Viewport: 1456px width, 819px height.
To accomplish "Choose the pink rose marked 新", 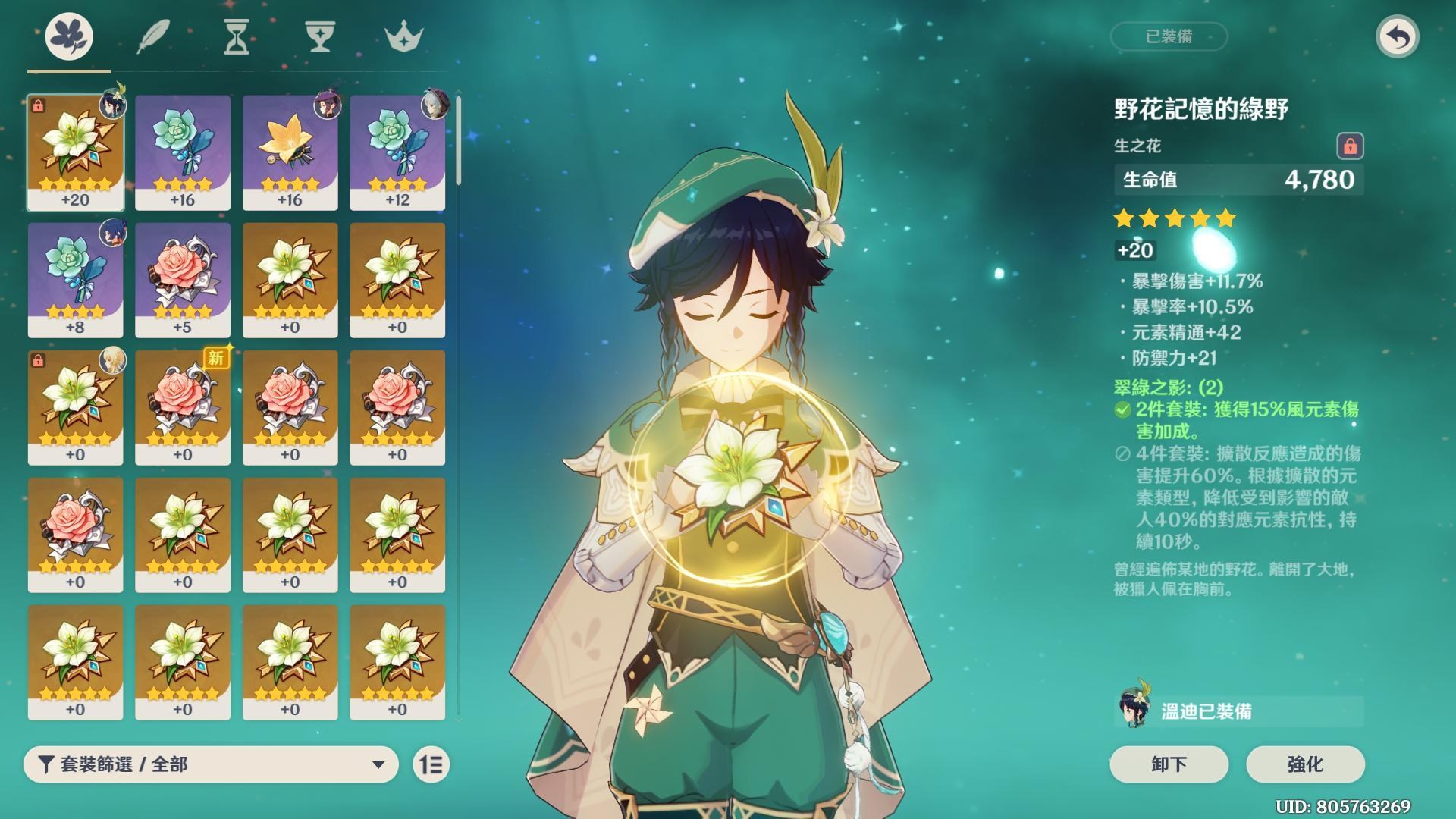I will point(183,406).
